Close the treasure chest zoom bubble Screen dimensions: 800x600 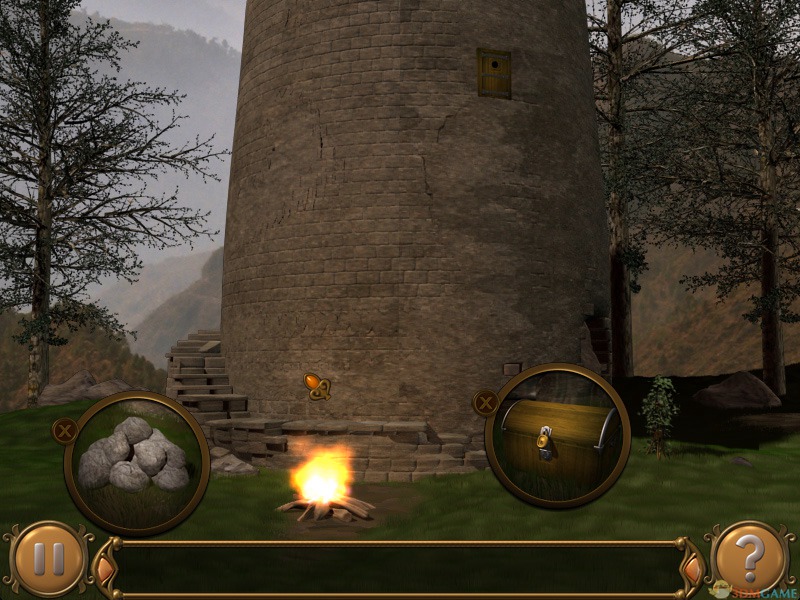click(485, 403)
